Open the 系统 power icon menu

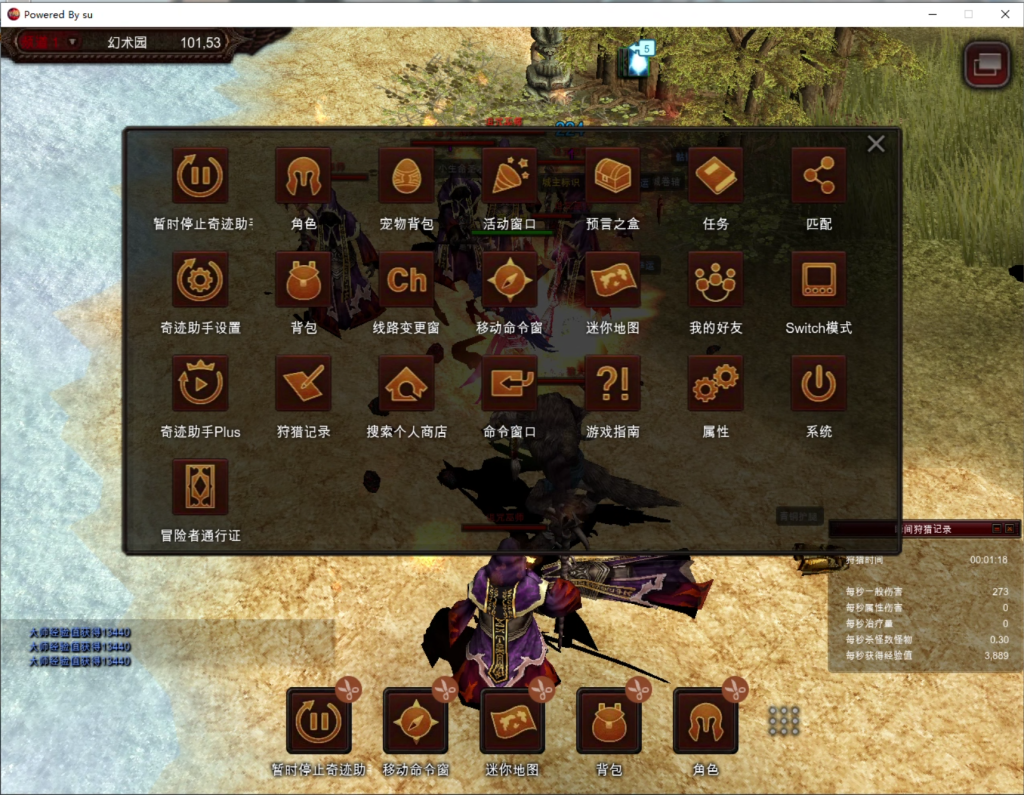pos(819,384)
